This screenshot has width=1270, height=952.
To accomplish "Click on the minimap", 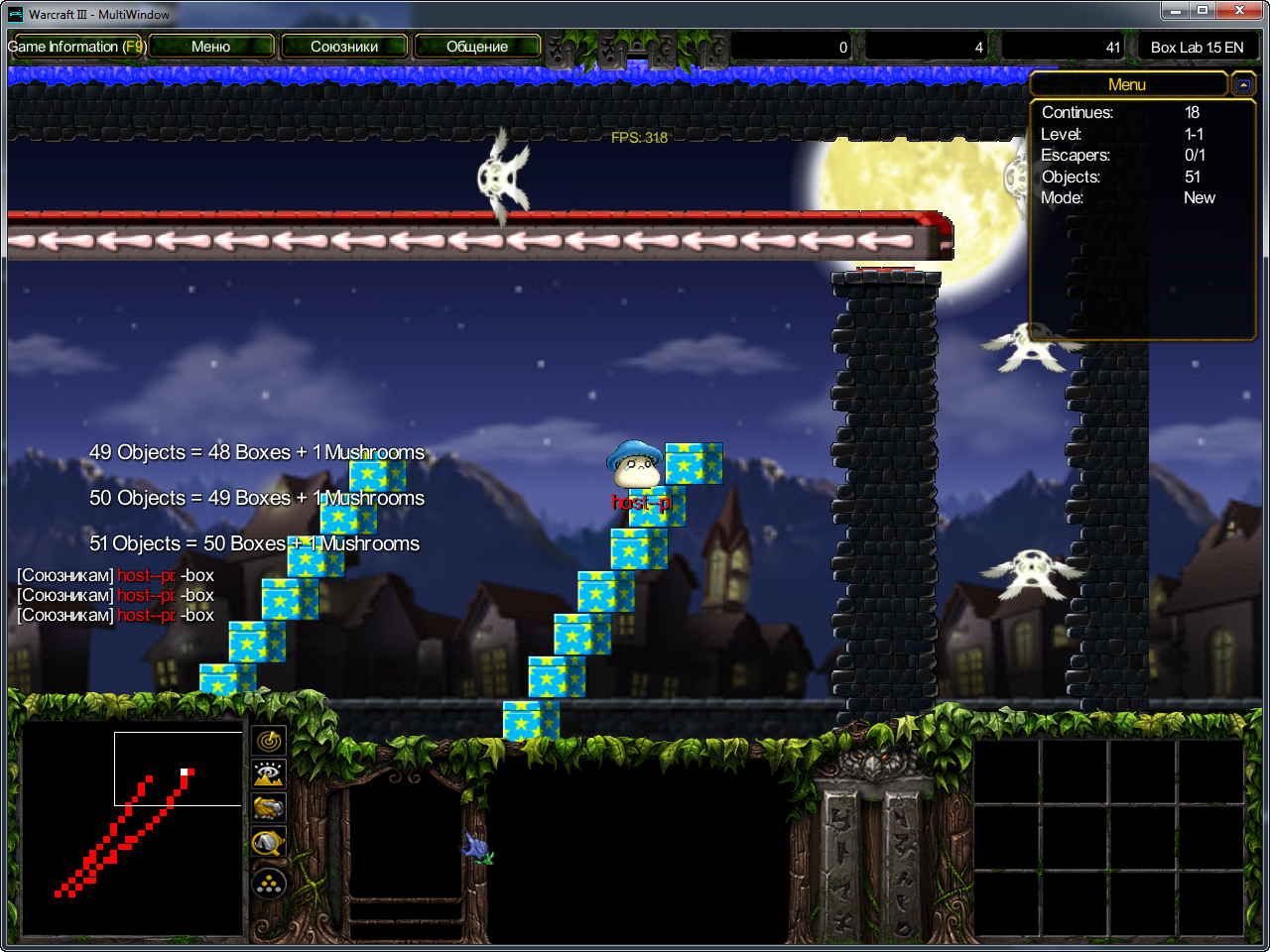I will point(131,829).
